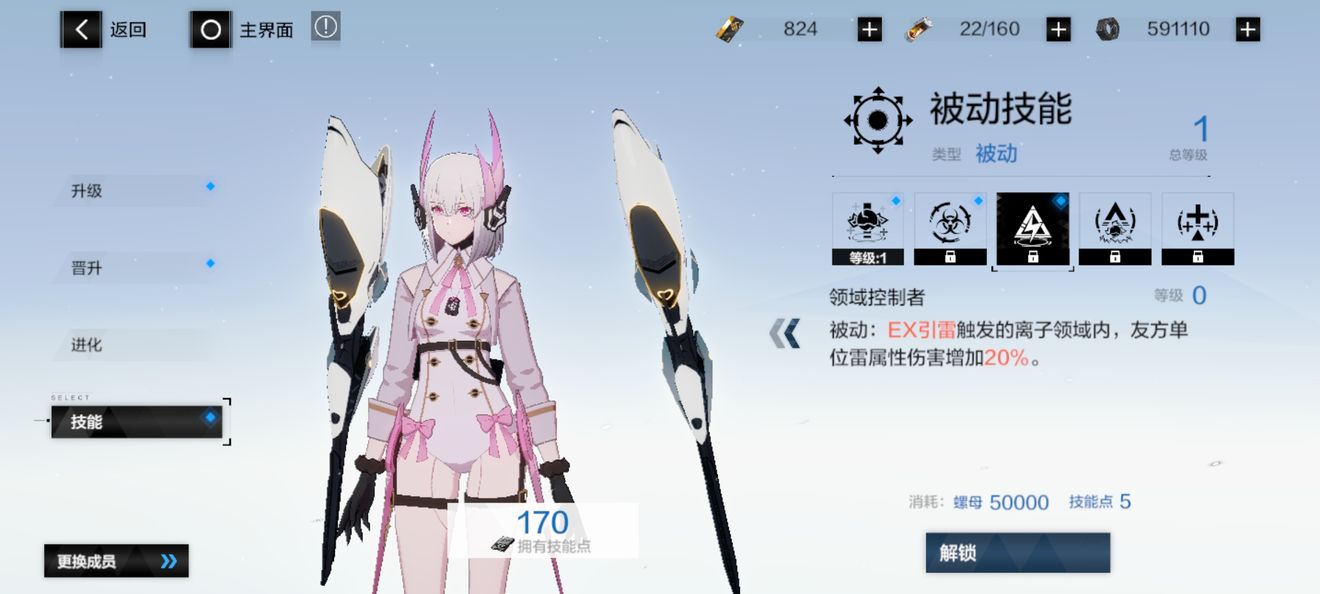Pick the locked plus-cross passive skill

click(x=1197, y=229)
